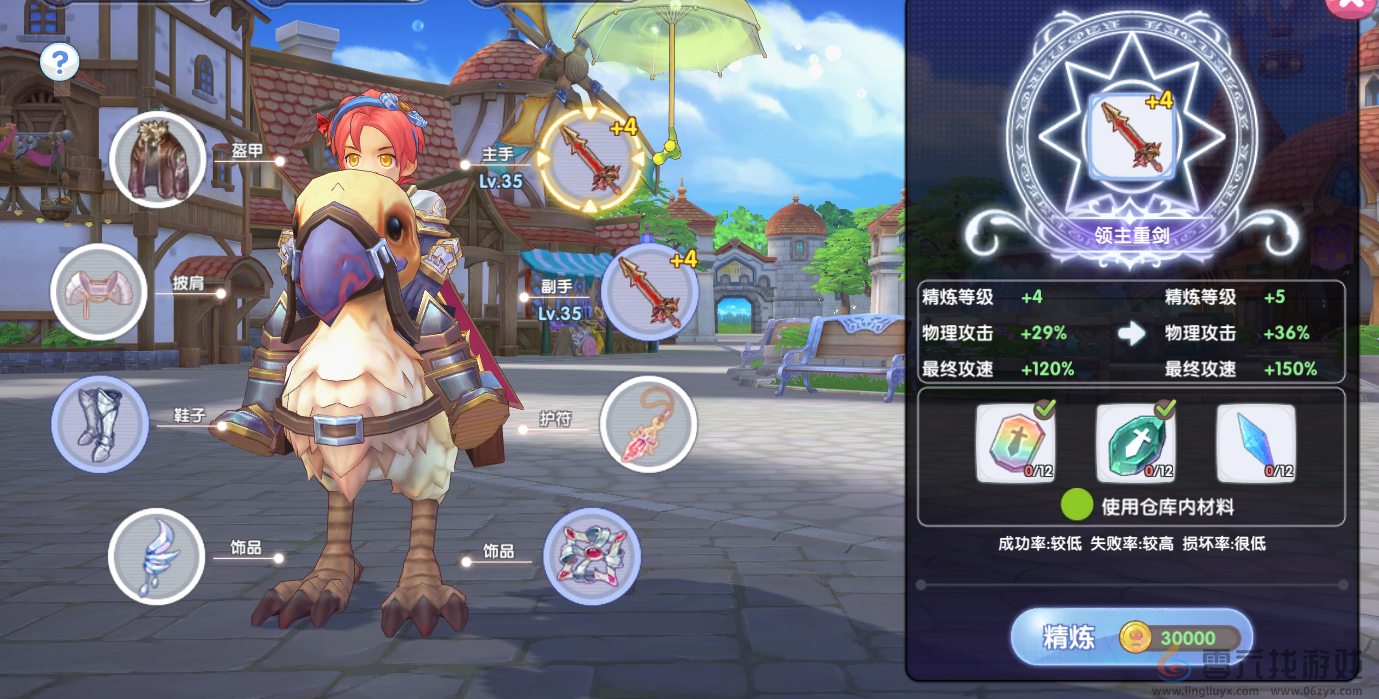Pick the red-gem brooch accessory slot
The width and height of the screenshot is (1379, 699).
click(x=591, y=556)
